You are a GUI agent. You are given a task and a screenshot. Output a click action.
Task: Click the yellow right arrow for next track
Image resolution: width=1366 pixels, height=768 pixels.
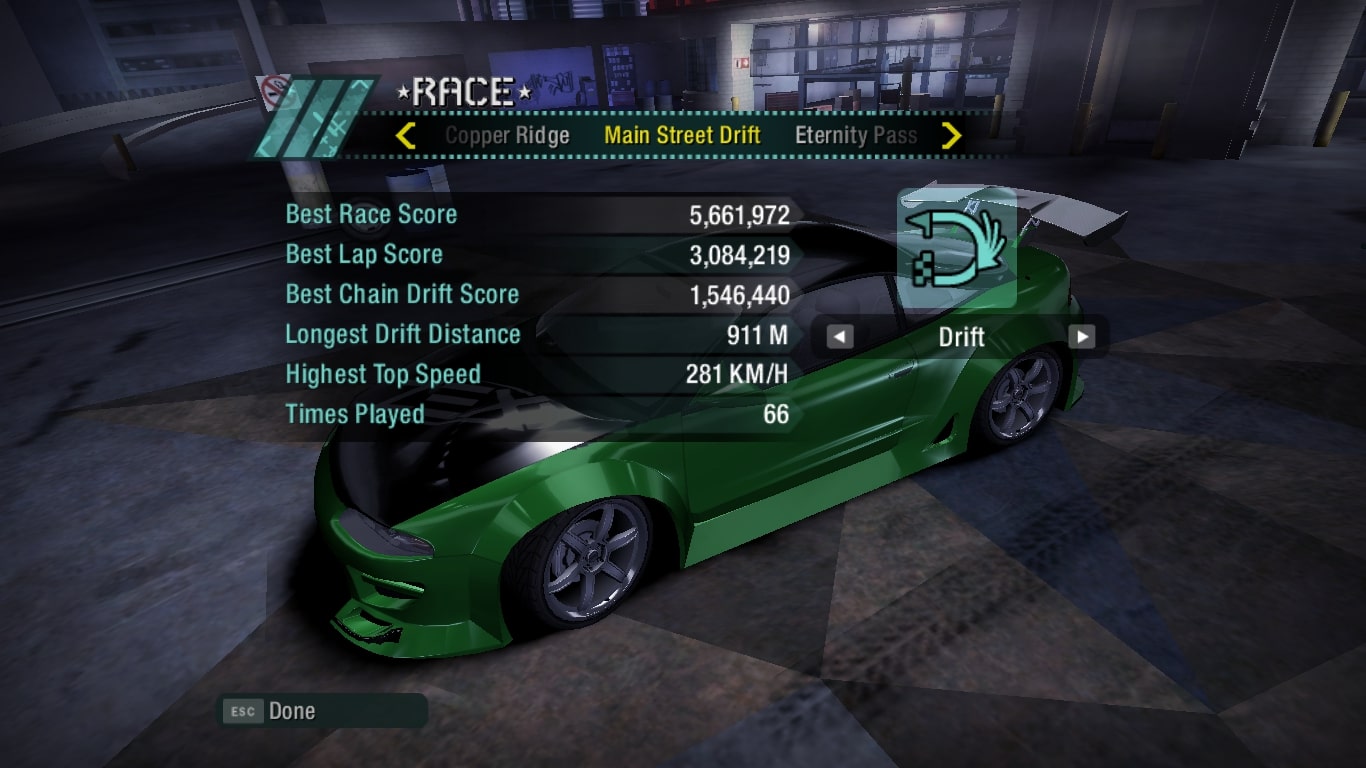point(951,136)
